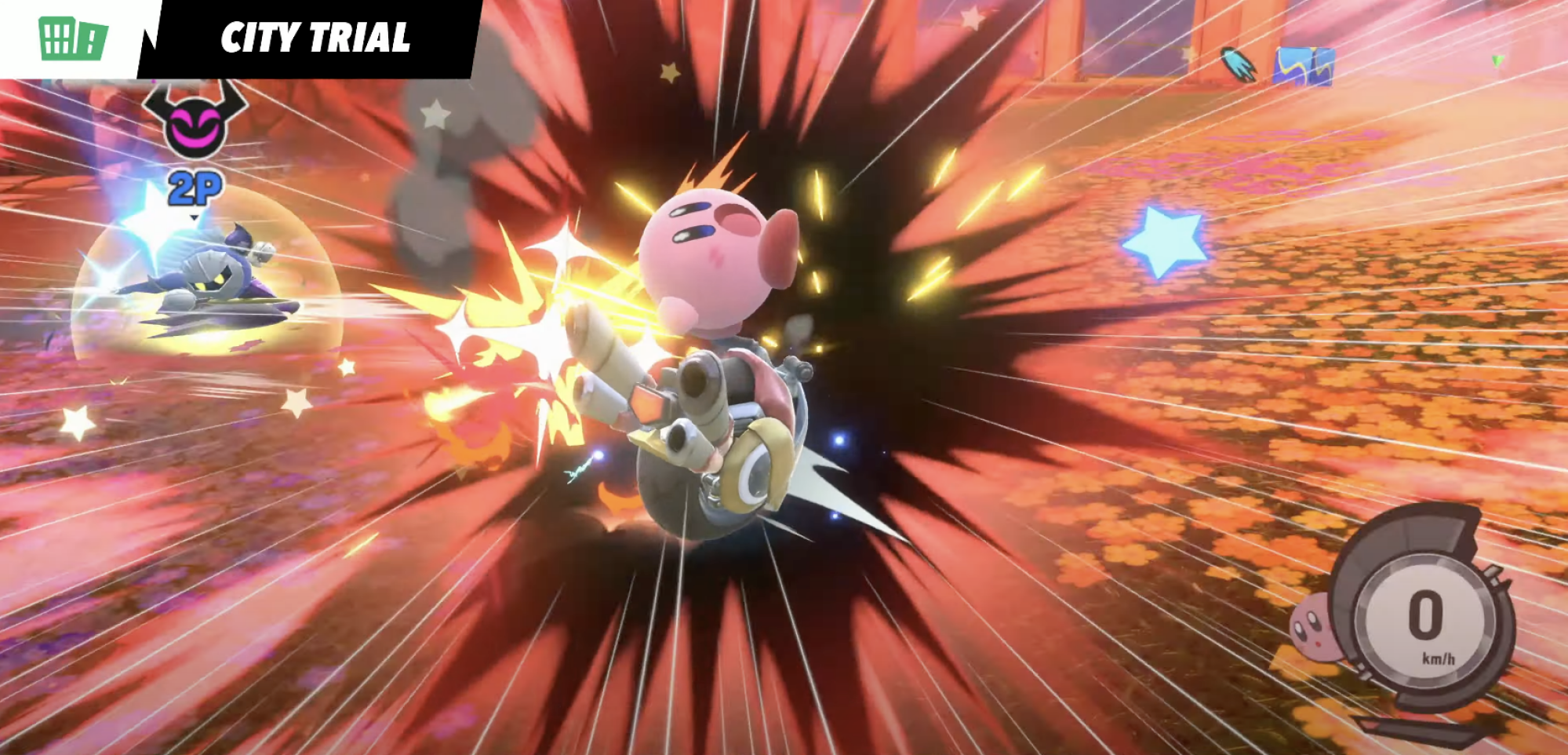Click the blue rocket pickup icon
1568x755 pixels.
[1238, 64]
